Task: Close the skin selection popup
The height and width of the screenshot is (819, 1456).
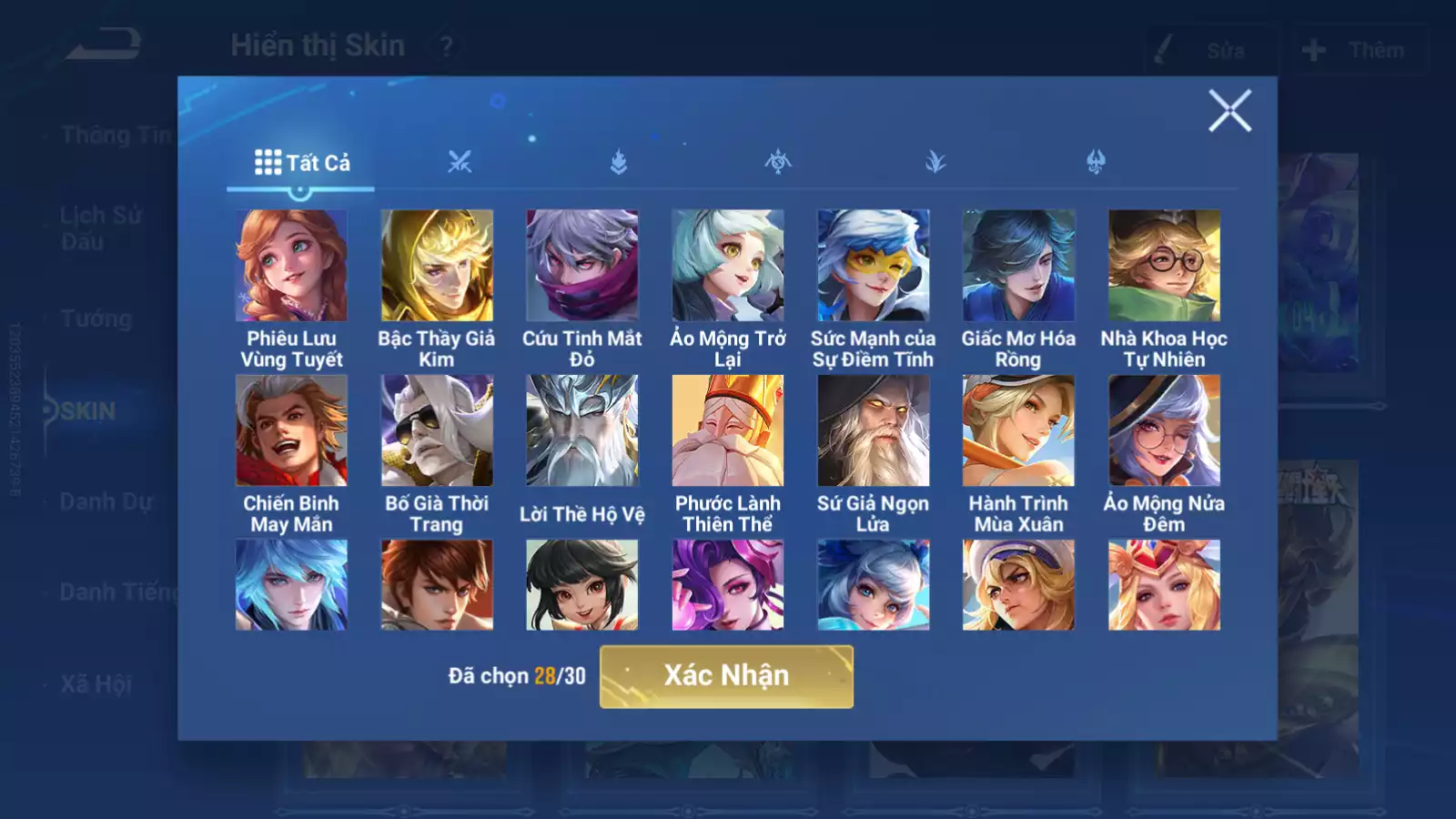Action: click(1229, 111)
